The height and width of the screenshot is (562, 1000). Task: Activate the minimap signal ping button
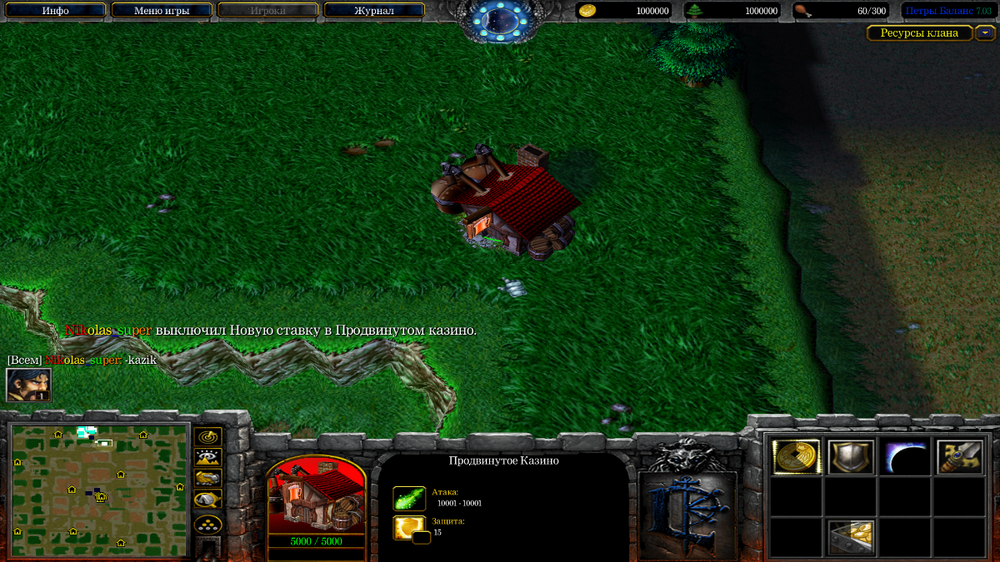[208, 437]
